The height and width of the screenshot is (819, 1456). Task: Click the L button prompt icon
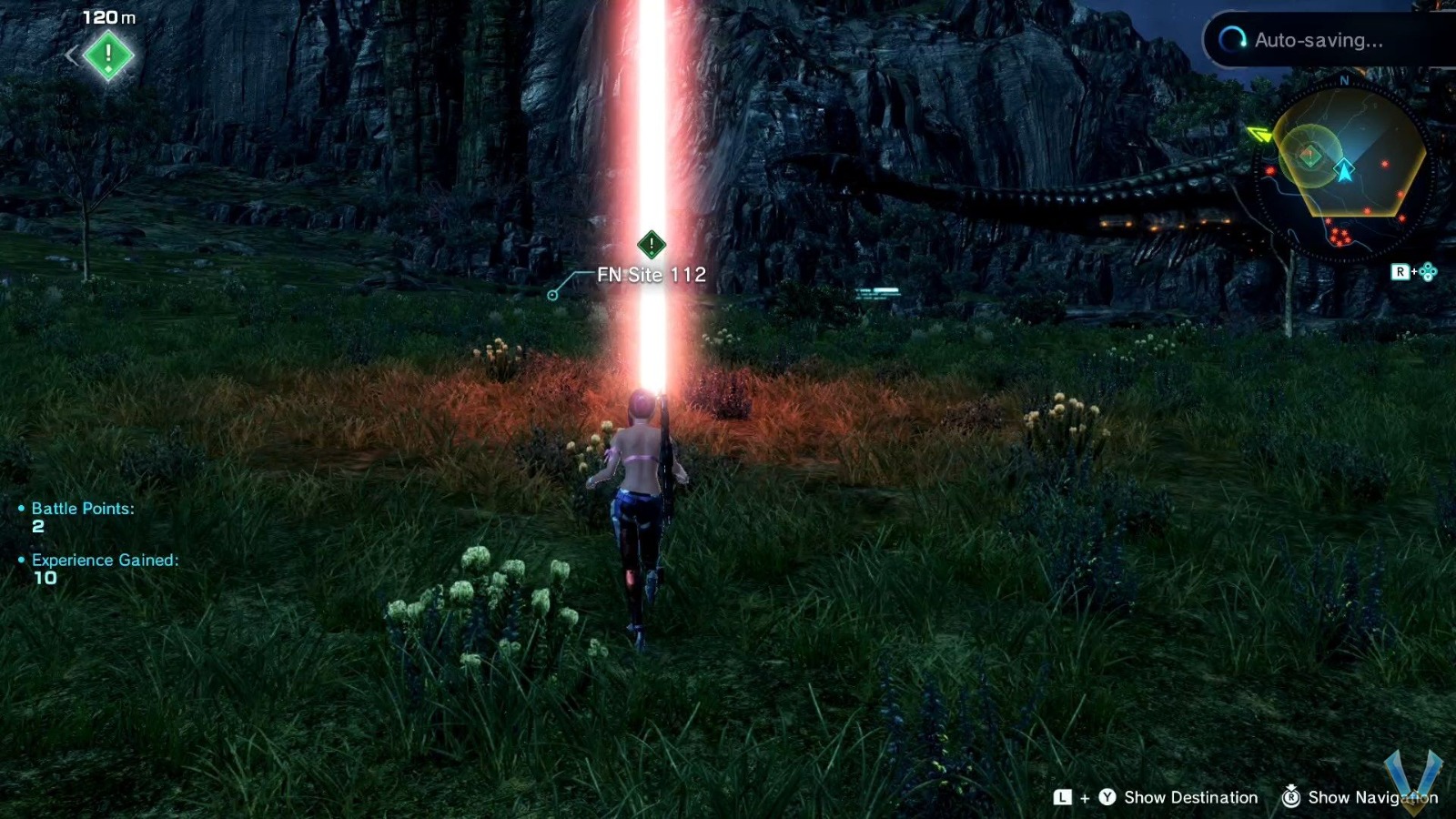point(1062,797)
